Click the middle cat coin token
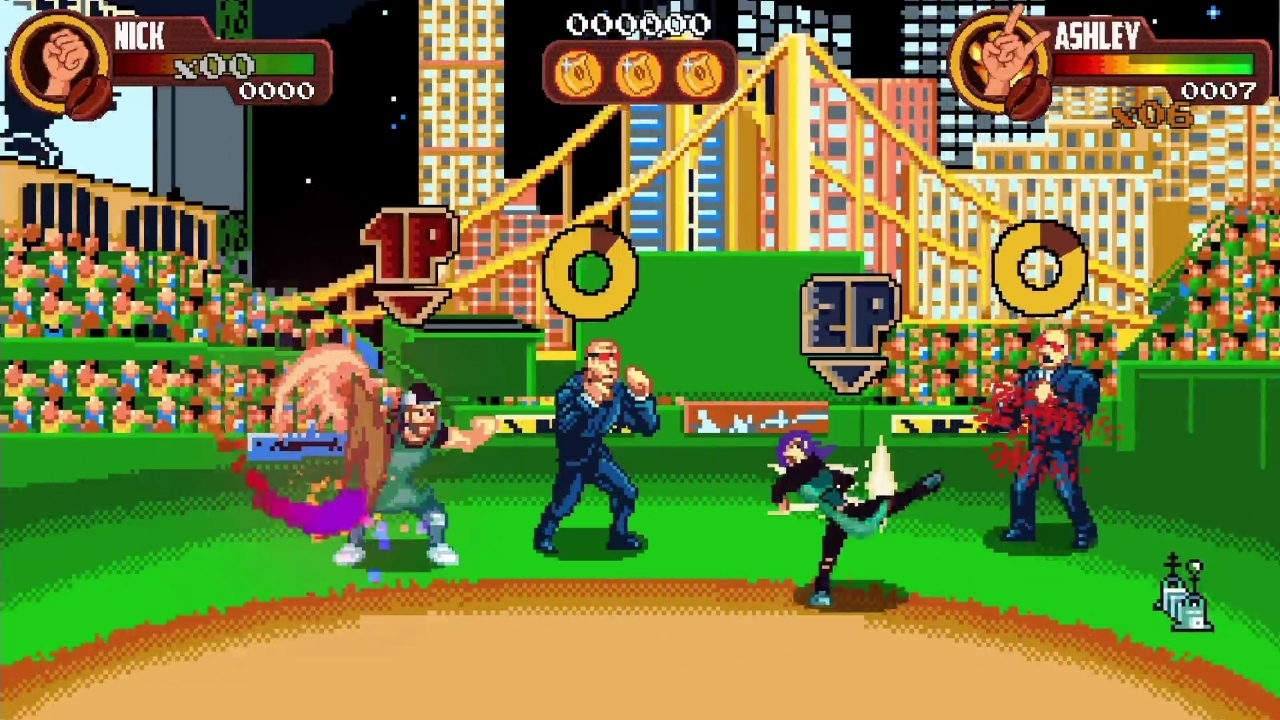 pyautogui.click(x=638, y=72)
